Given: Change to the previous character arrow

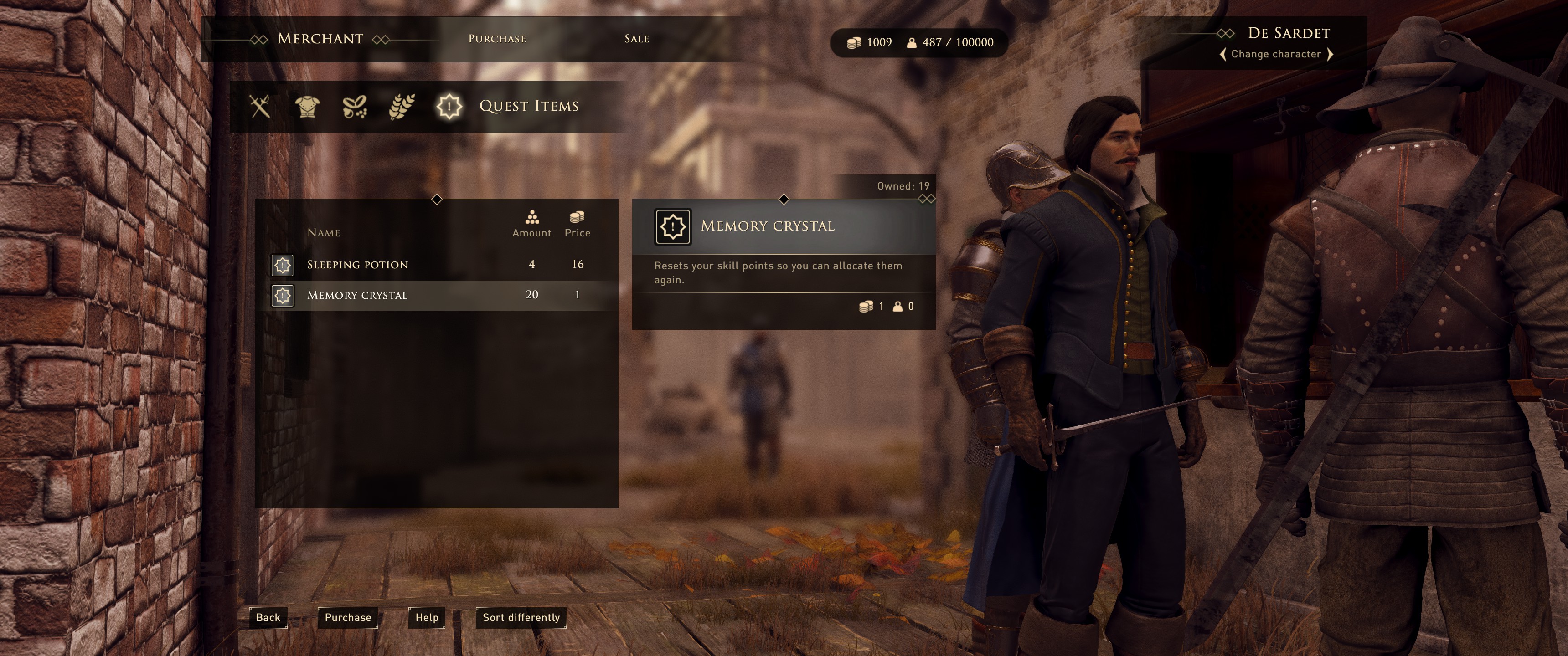Looking at the screenshot, I should click(1223, 54).
